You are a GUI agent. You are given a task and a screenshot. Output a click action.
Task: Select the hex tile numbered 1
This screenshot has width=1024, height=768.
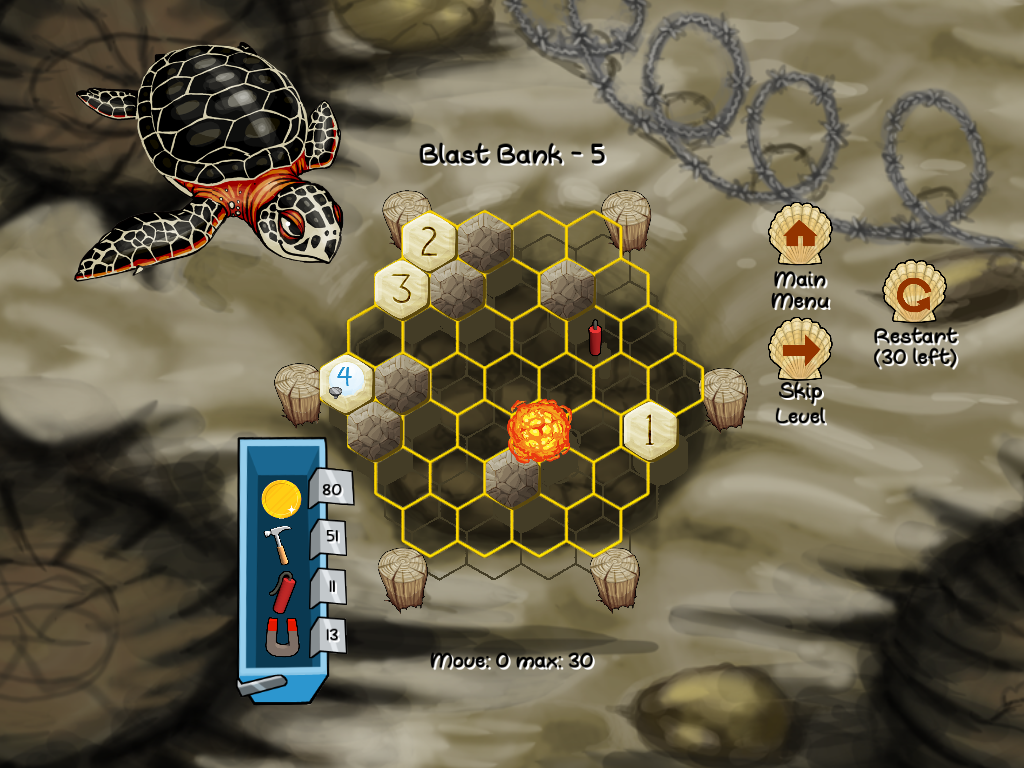(x=649, y=432)
